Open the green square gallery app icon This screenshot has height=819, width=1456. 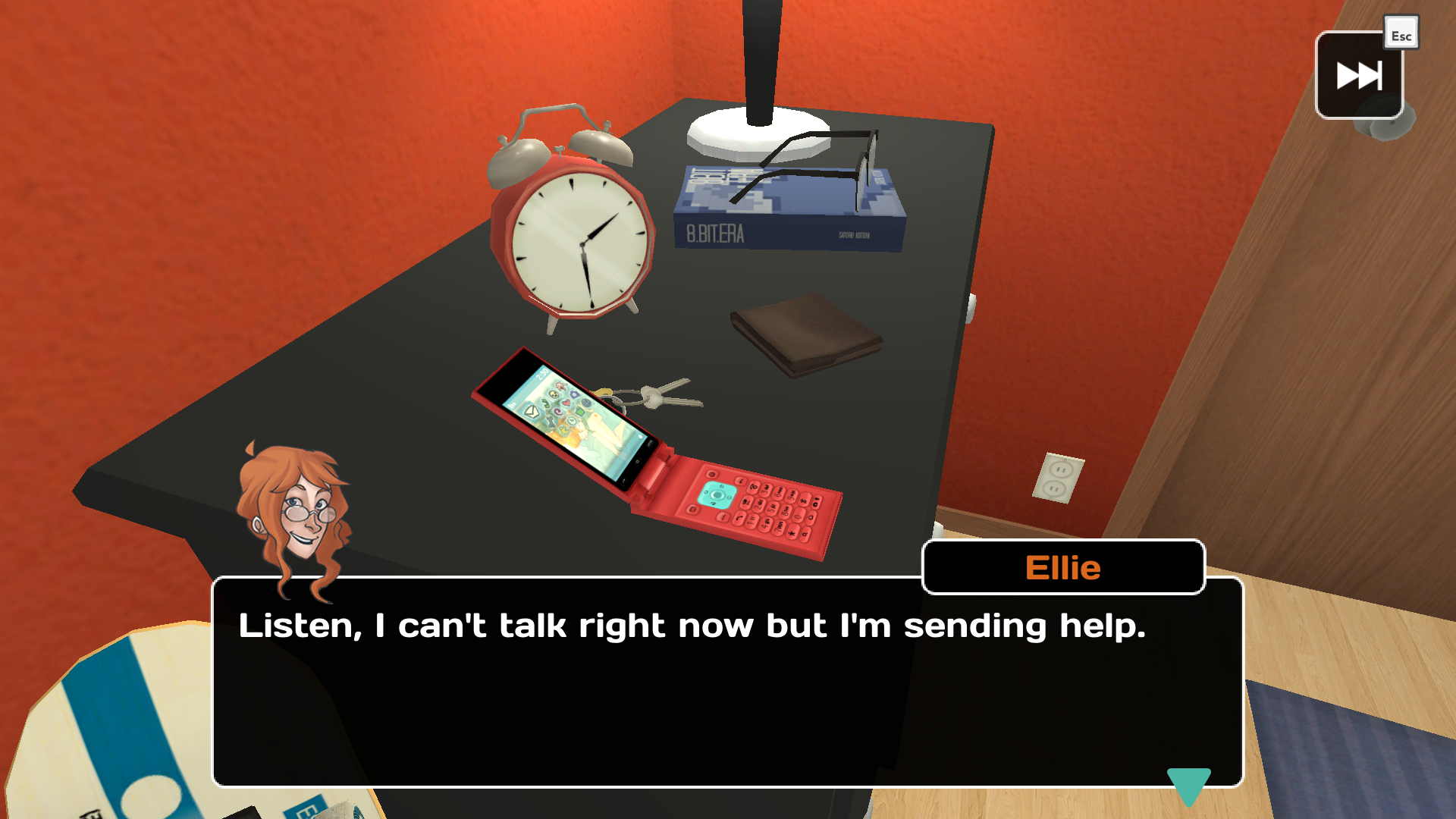[579, 412]
